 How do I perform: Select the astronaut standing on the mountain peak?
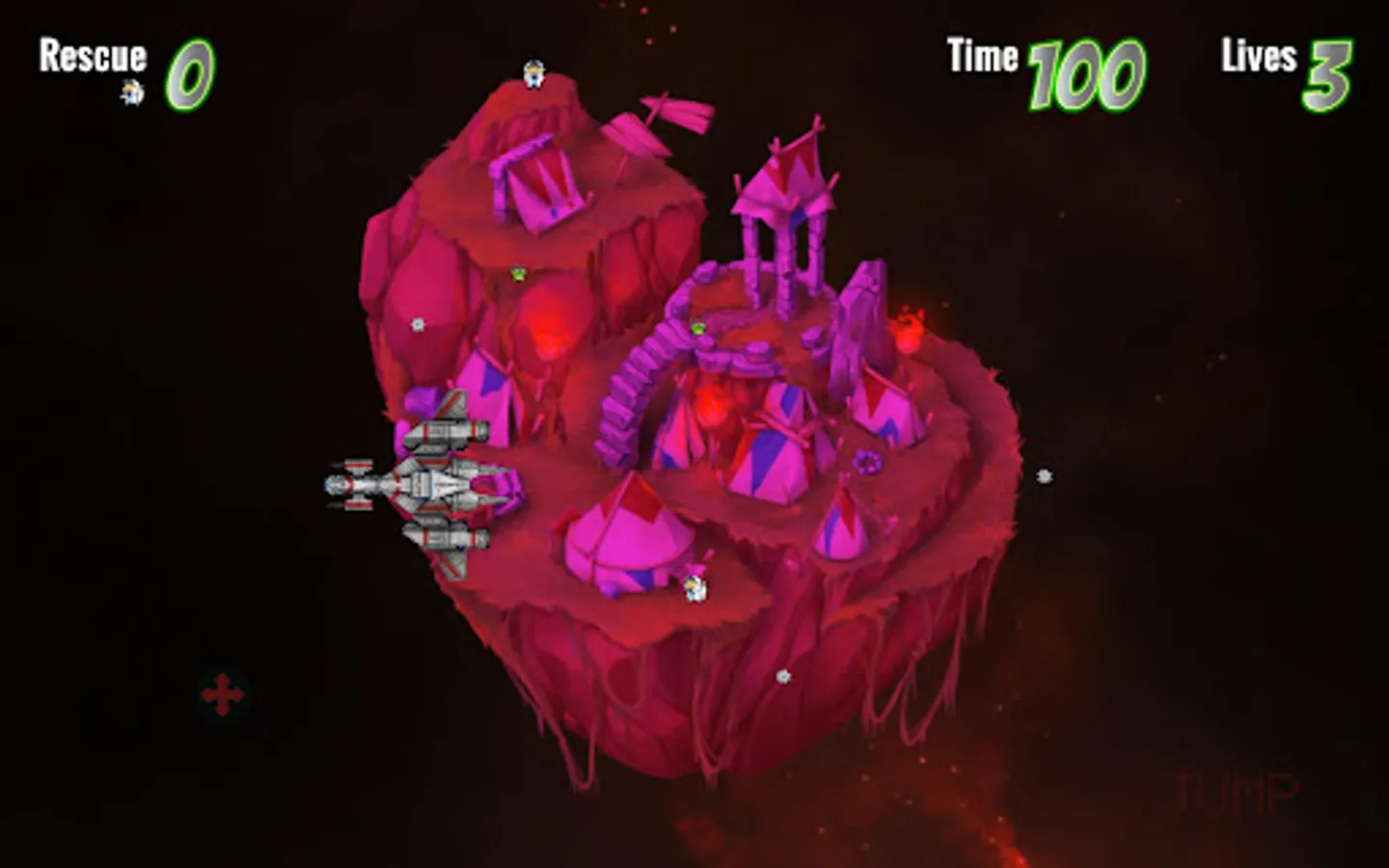point(531,75)
